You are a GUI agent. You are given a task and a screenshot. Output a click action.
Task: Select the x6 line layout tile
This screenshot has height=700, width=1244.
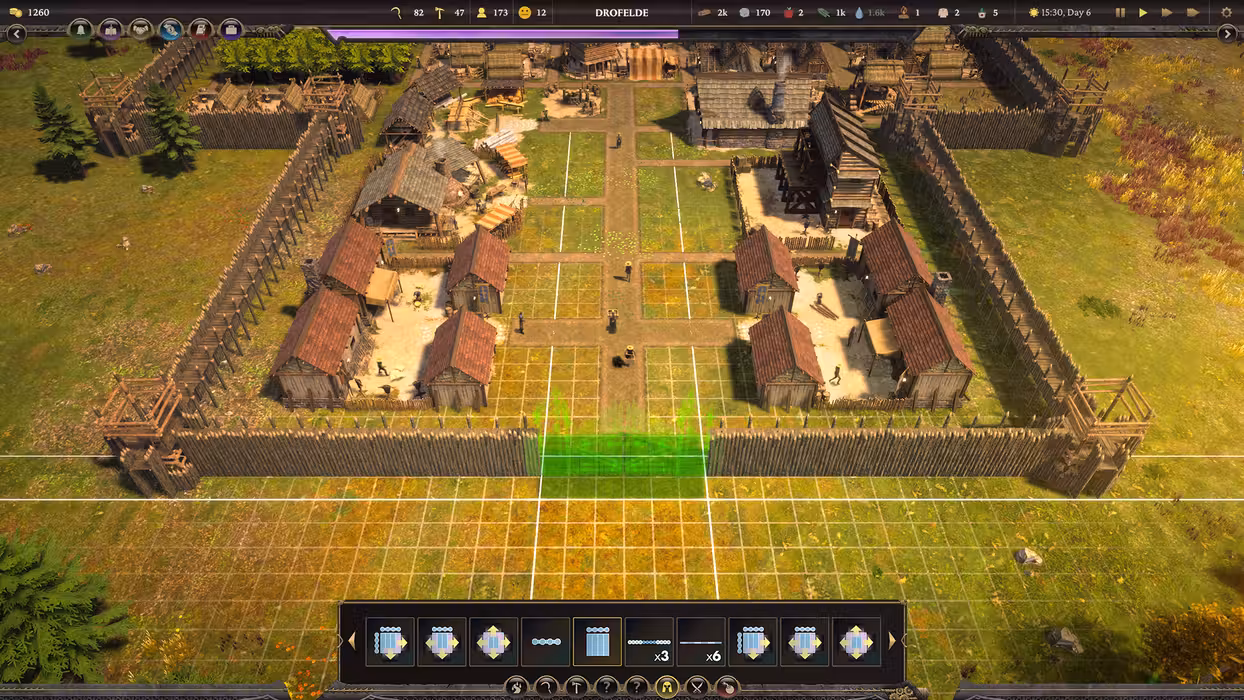point(701,641)
